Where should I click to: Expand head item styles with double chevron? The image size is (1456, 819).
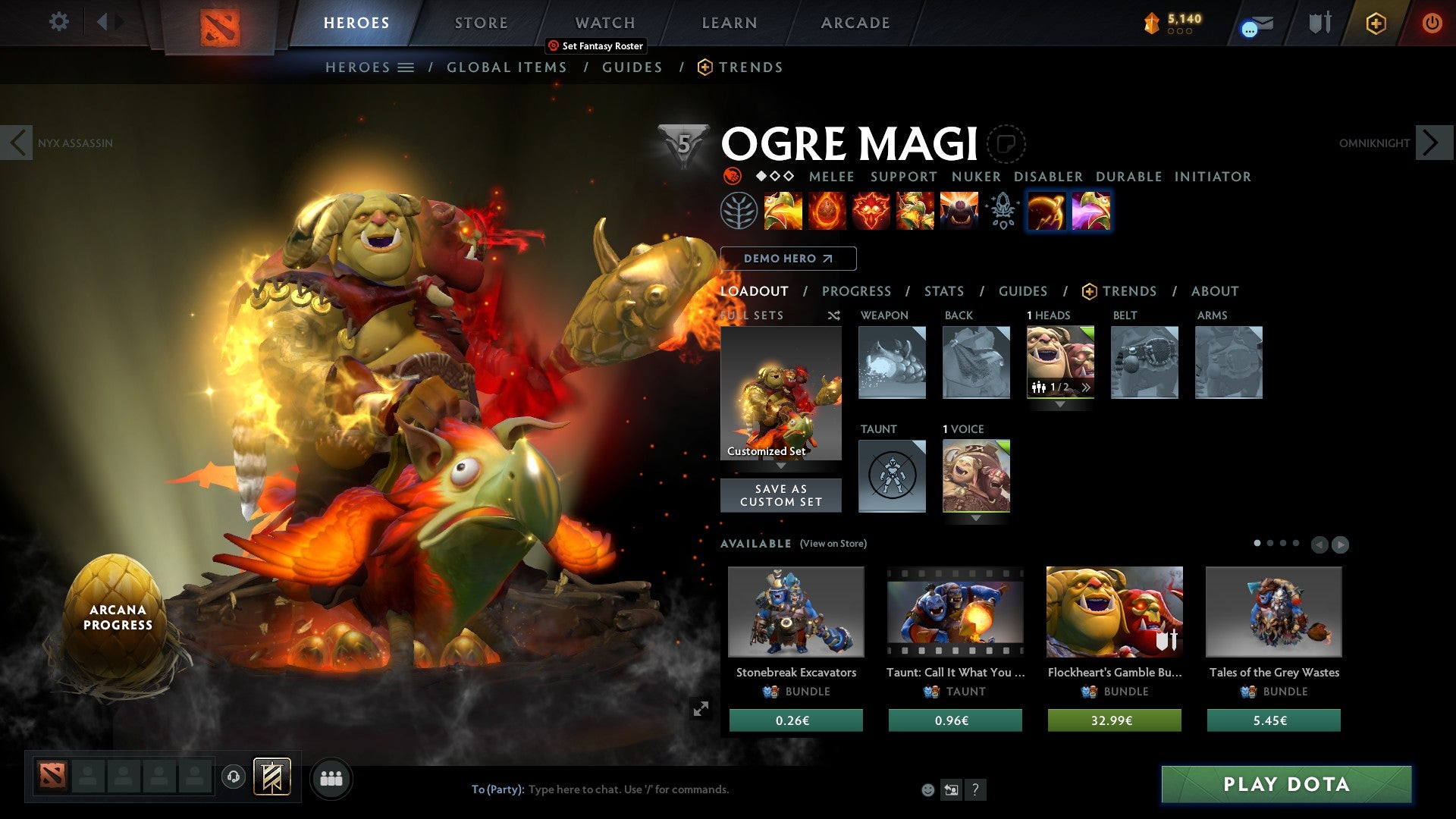point(1086,388)
